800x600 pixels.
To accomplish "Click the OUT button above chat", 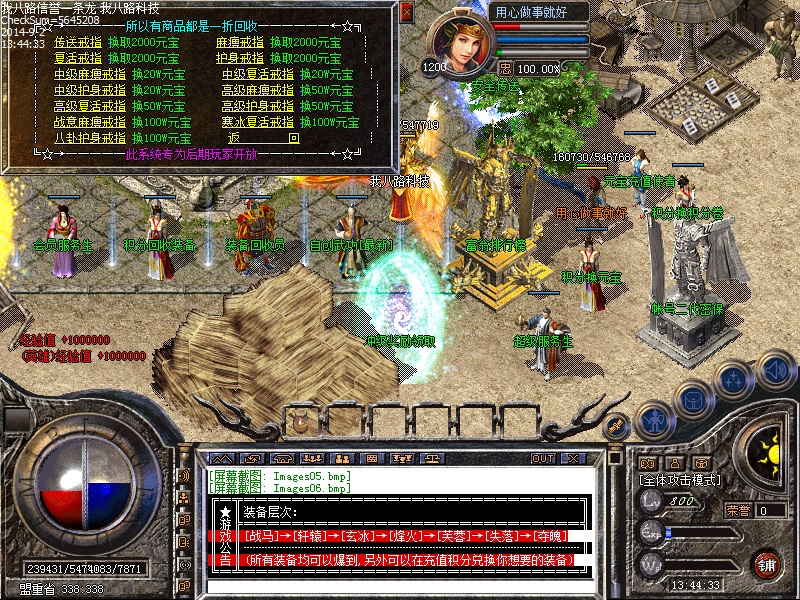I will (x=543, y=458).
